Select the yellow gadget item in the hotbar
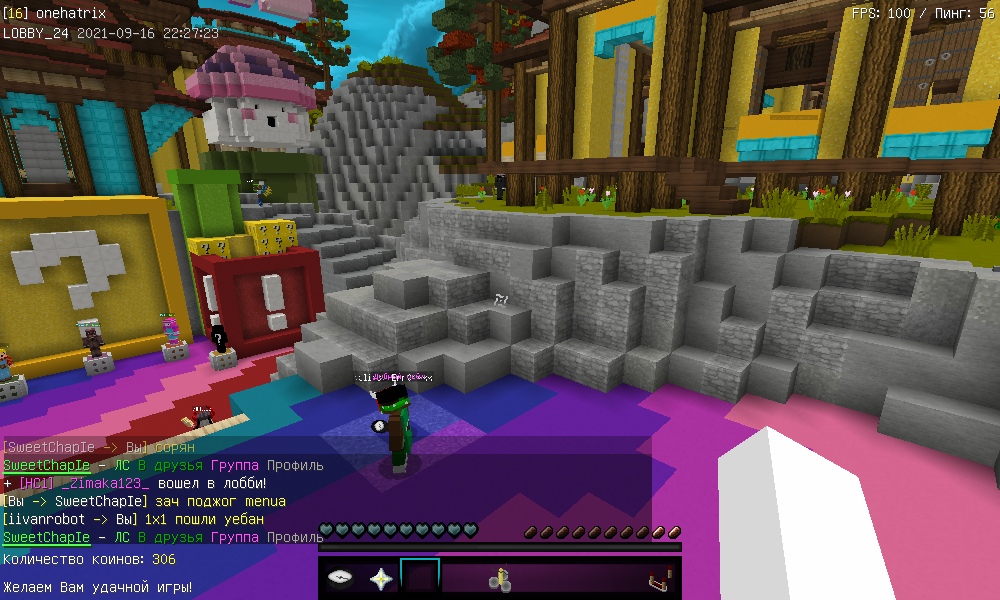The height and width of the screenshot is (600, 1000). [500, 578]
